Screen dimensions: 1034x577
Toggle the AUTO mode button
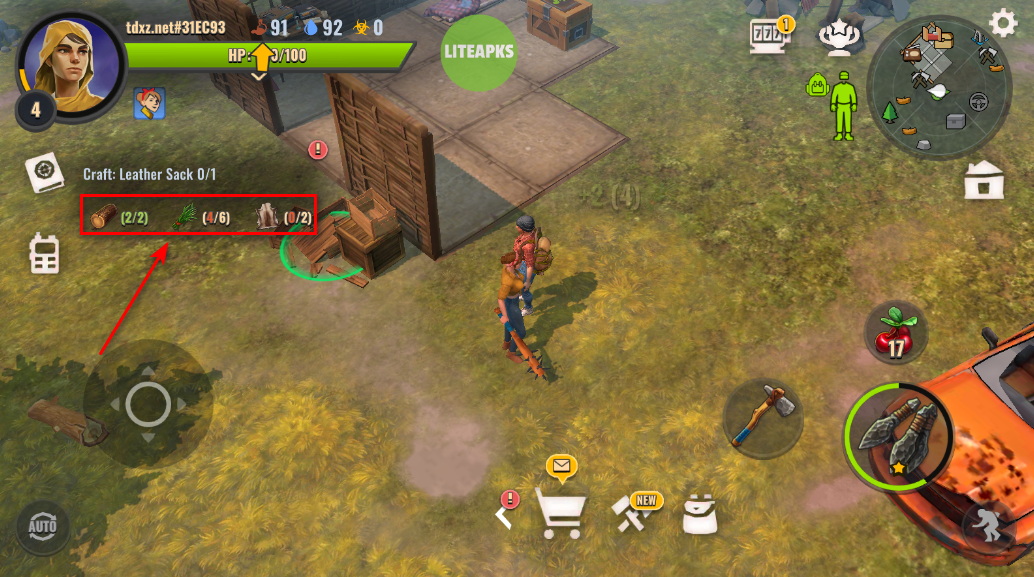(43, 525)
